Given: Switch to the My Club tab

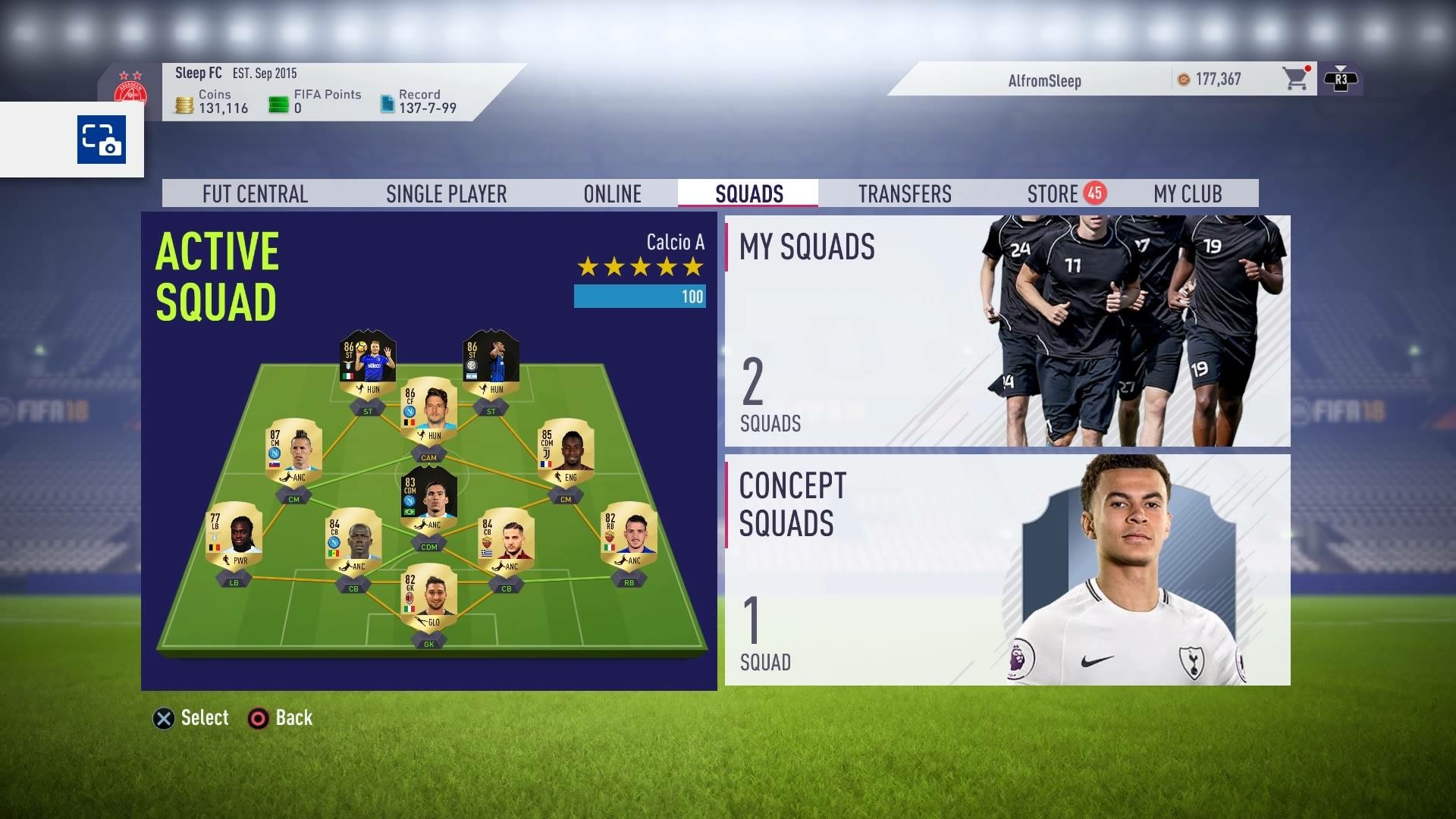Looking at the screenshot, I should pos(1187,194).
